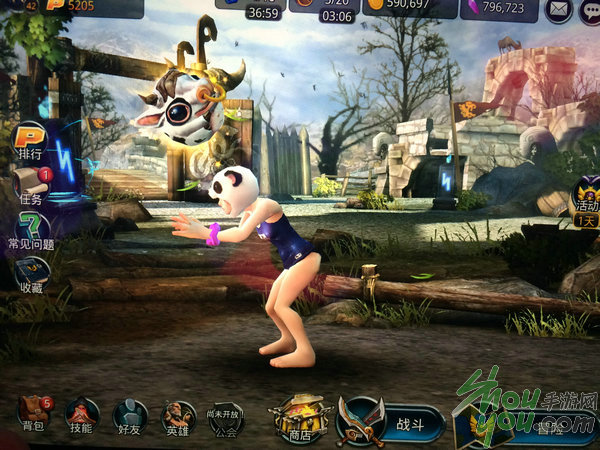Open the 活动 events icon
This screenshot has width=600, height=450.
[584, 200]
